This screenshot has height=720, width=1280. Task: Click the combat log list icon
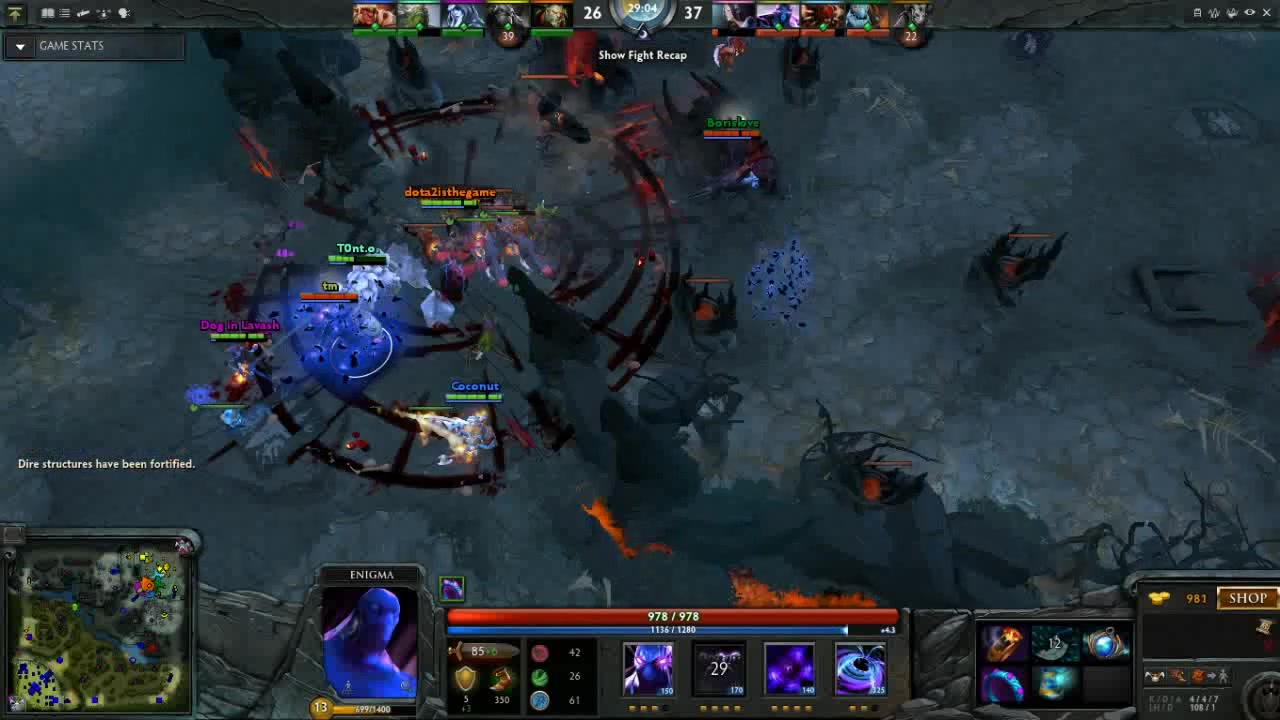point(62,13)
